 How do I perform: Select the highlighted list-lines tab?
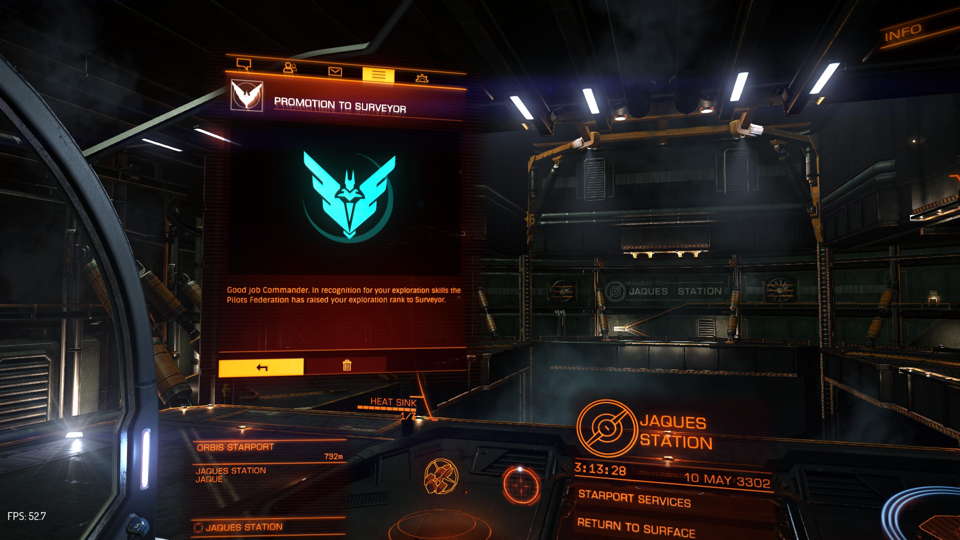(378, 75)
